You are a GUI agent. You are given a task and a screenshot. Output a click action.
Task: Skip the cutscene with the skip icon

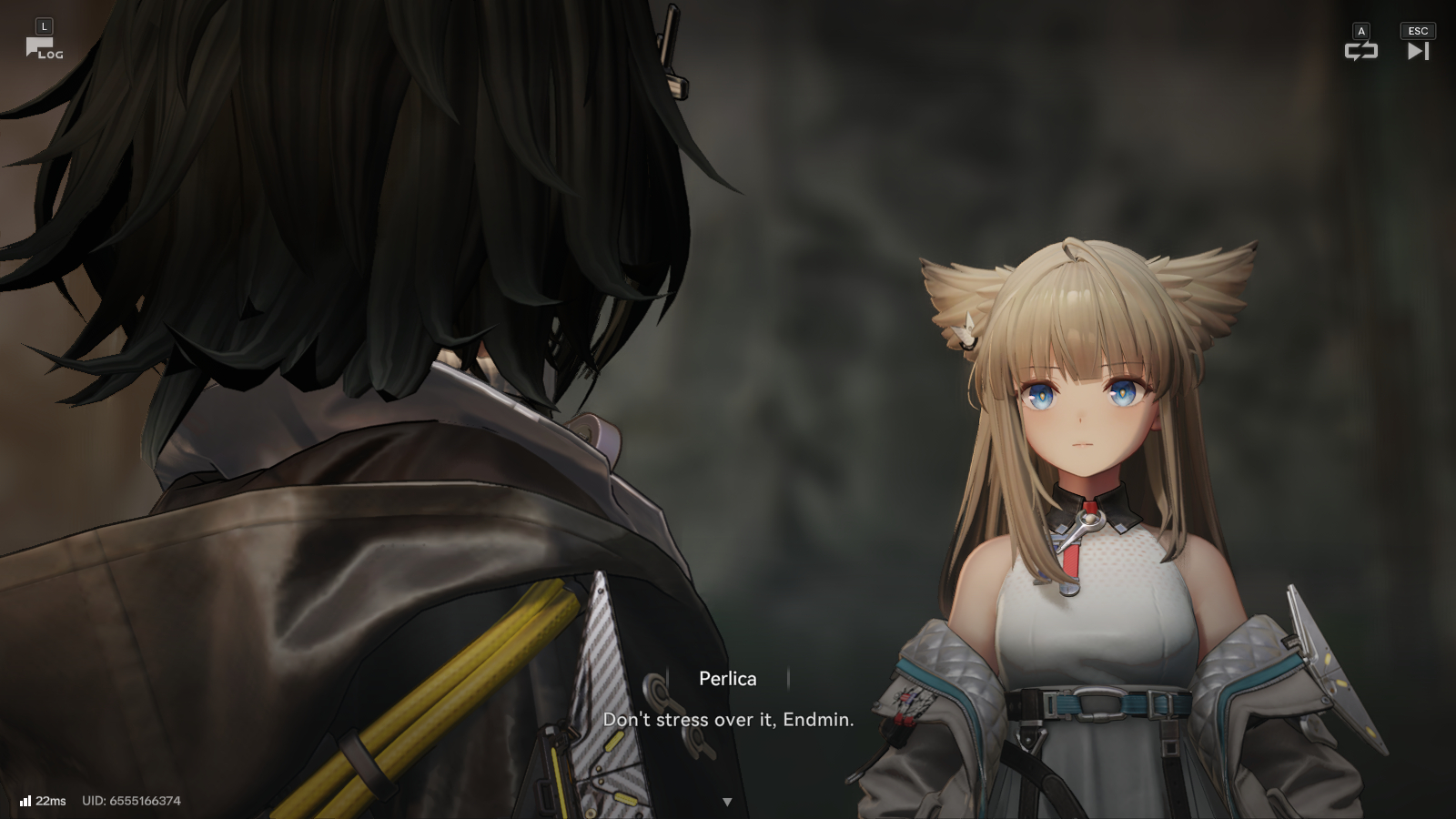point(1418,51)
